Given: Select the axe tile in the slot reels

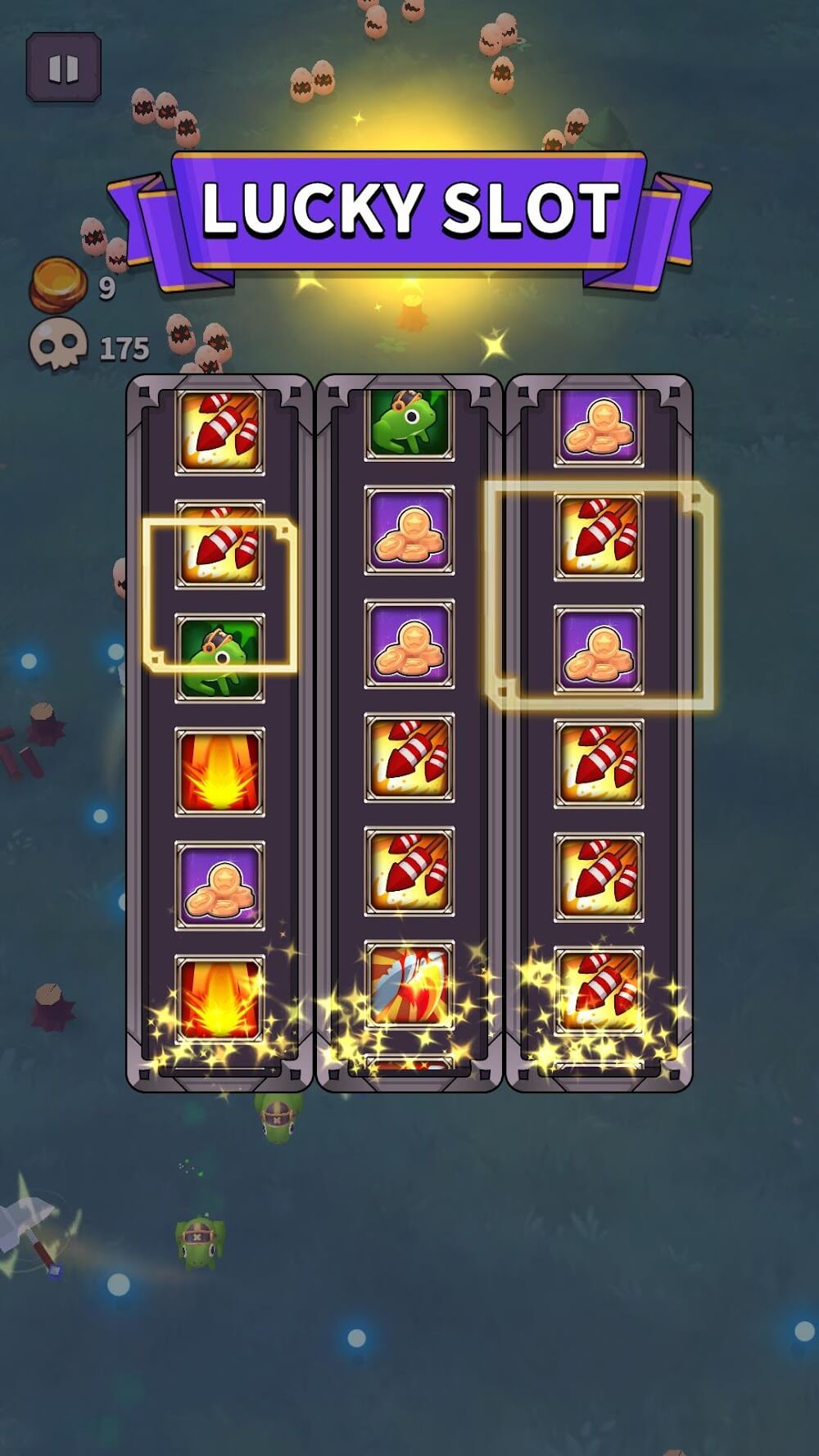Looking at the screenshot, I should pyautogui.click(x=409, y=984).
